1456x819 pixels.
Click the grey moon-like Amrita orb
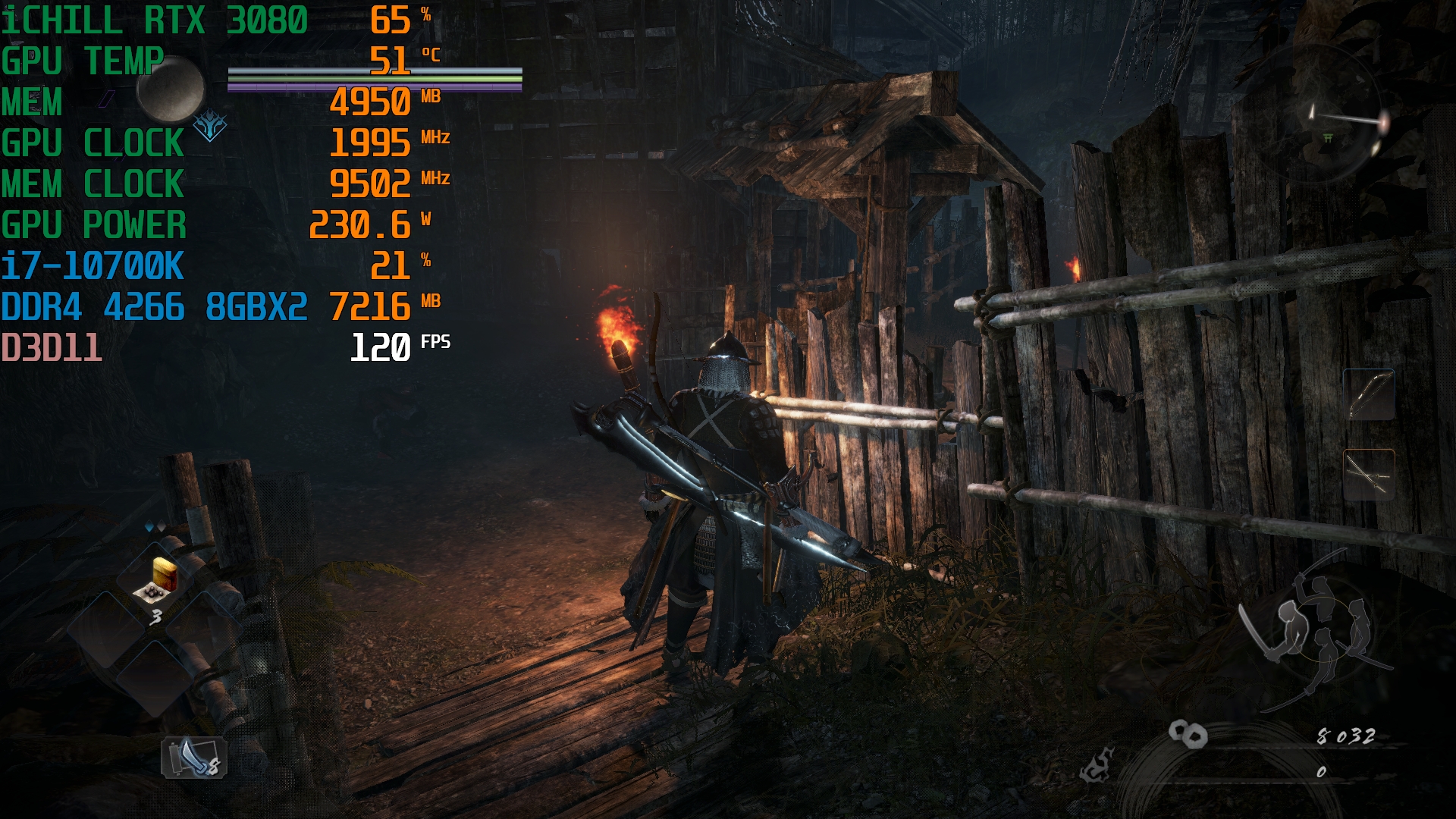tap(171, 89)
